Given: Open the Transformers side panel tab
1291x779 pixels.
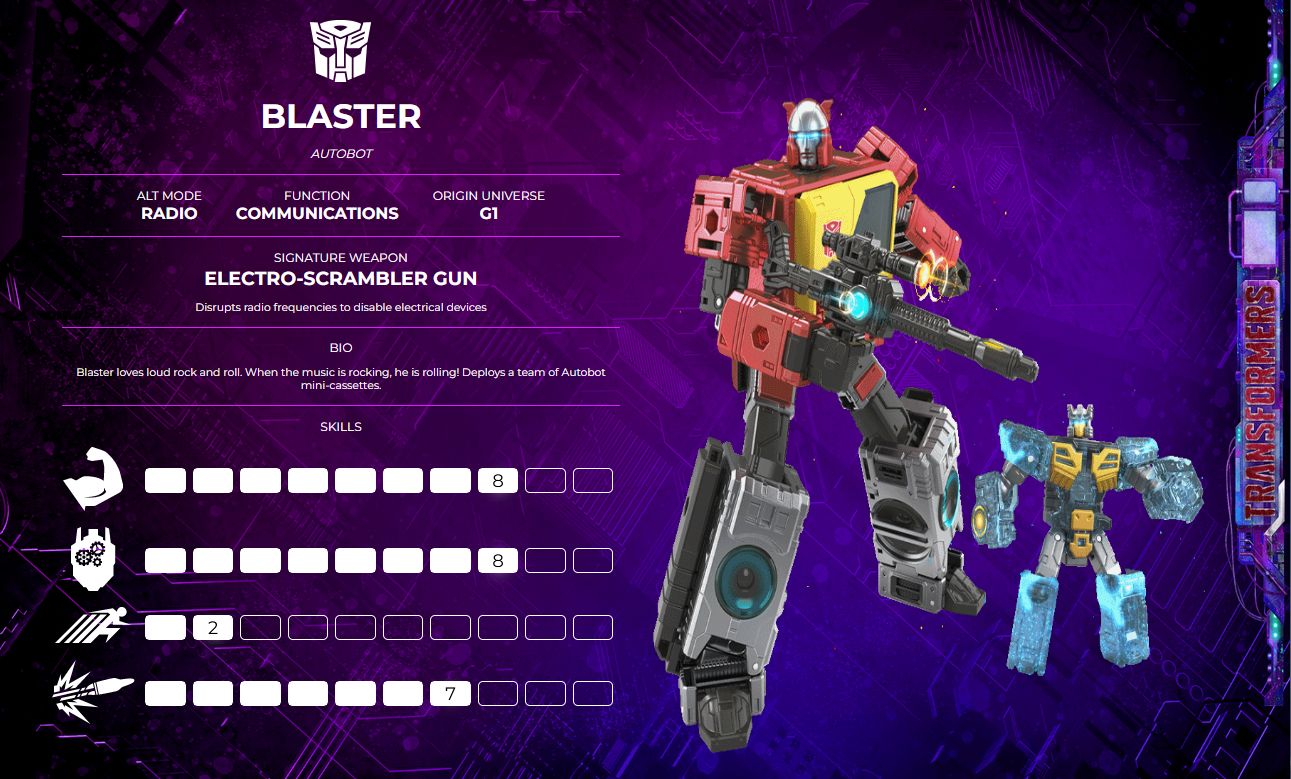Looking at the screenshot, I should (1263, 400).
